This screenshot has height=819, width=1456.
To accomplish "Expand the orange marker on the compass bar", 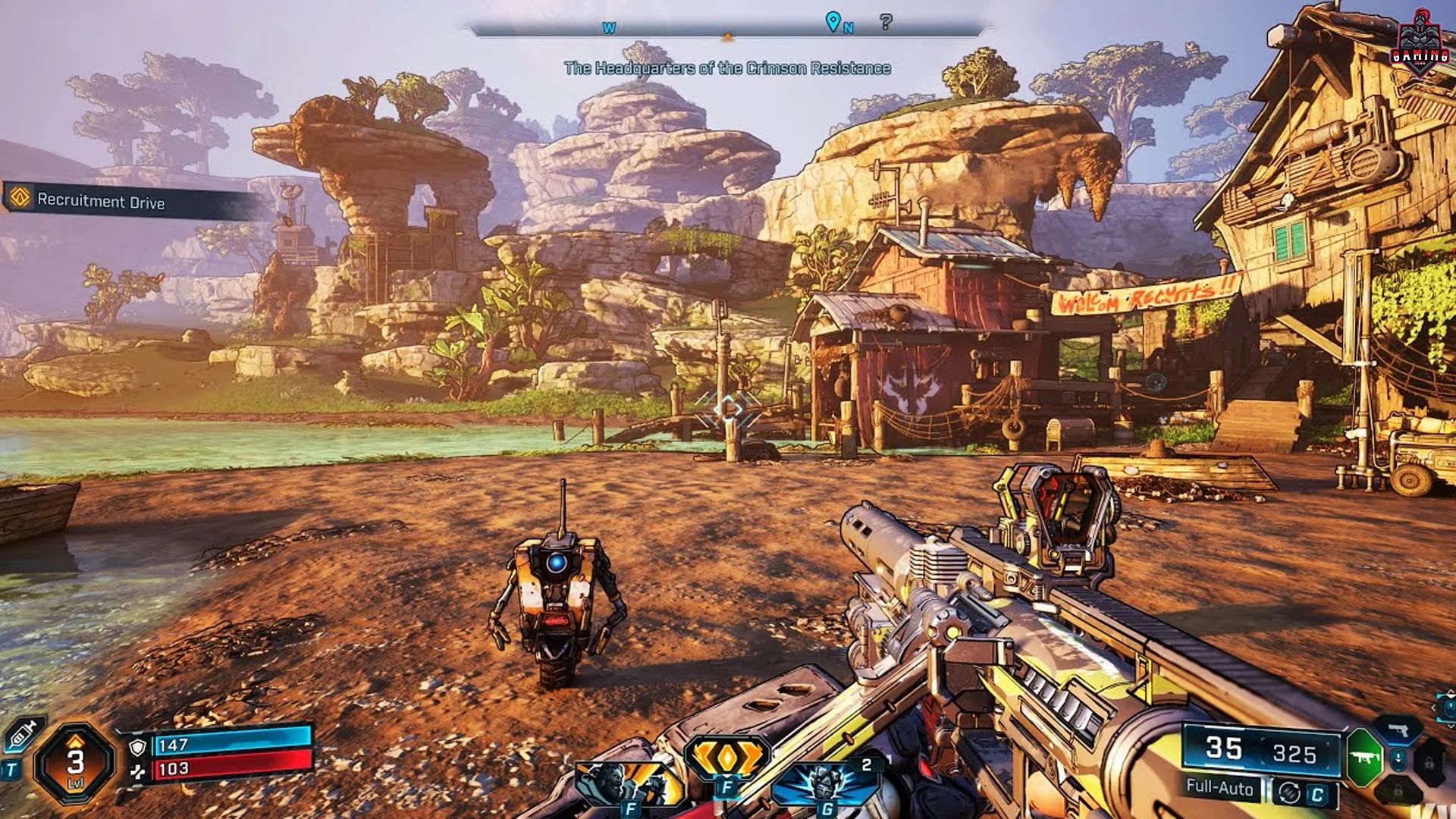I will (728, 36).
